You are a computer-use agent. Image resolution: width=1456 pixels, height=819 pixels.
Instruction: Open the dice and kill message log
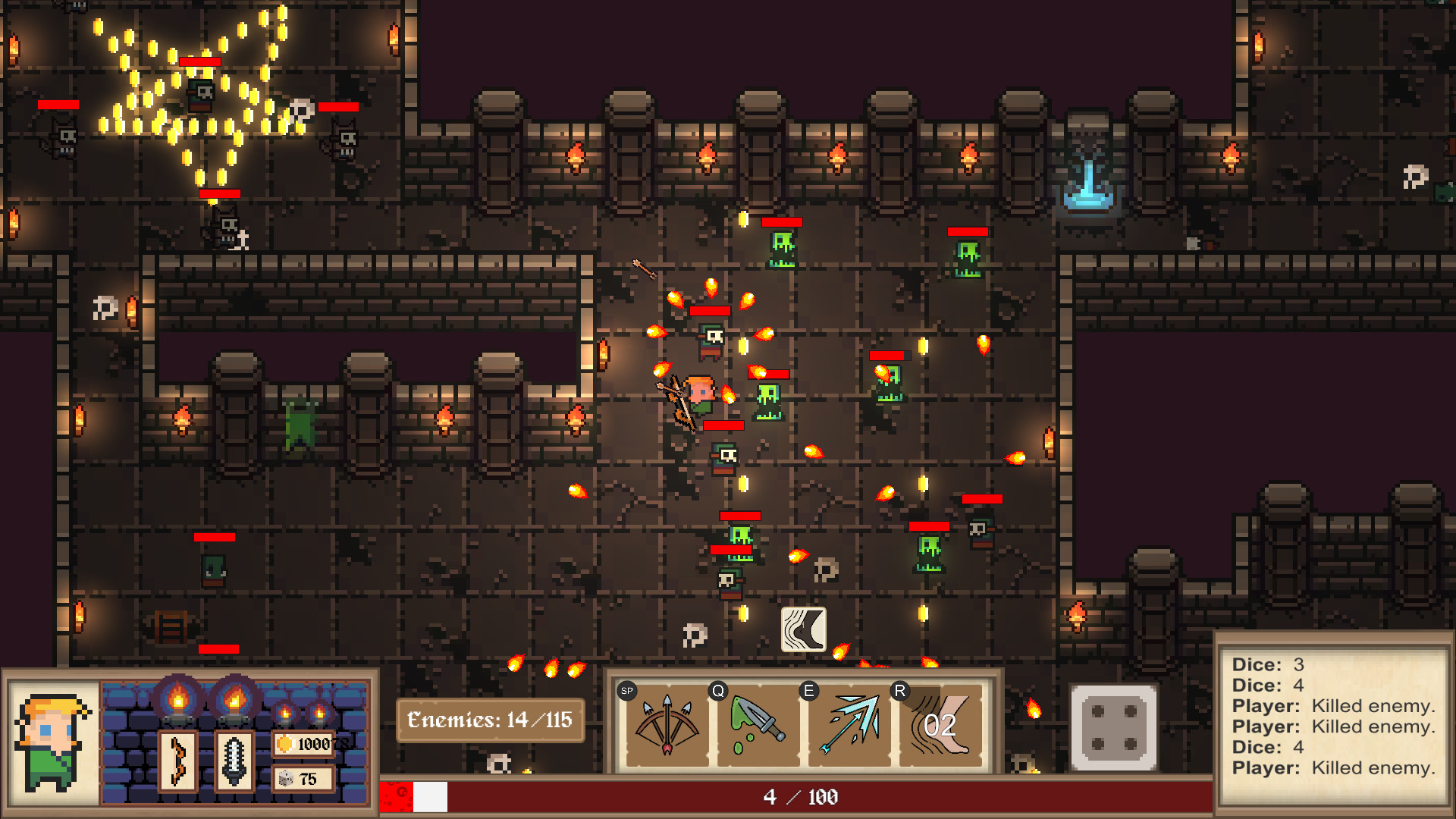click(1332, 717)
